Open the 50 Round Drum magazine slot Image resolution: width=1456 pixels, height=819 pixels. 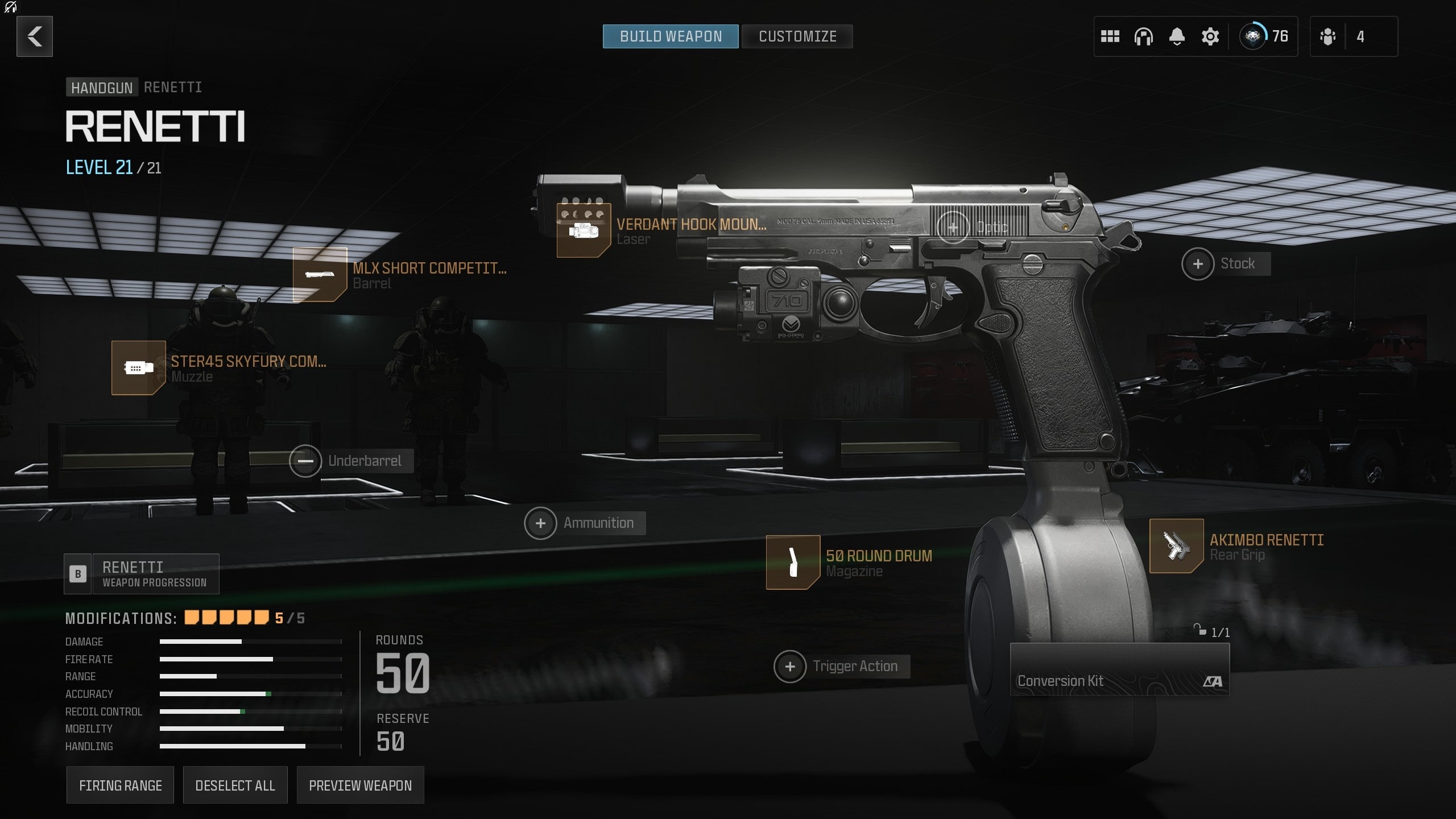[x=793, y=562]
